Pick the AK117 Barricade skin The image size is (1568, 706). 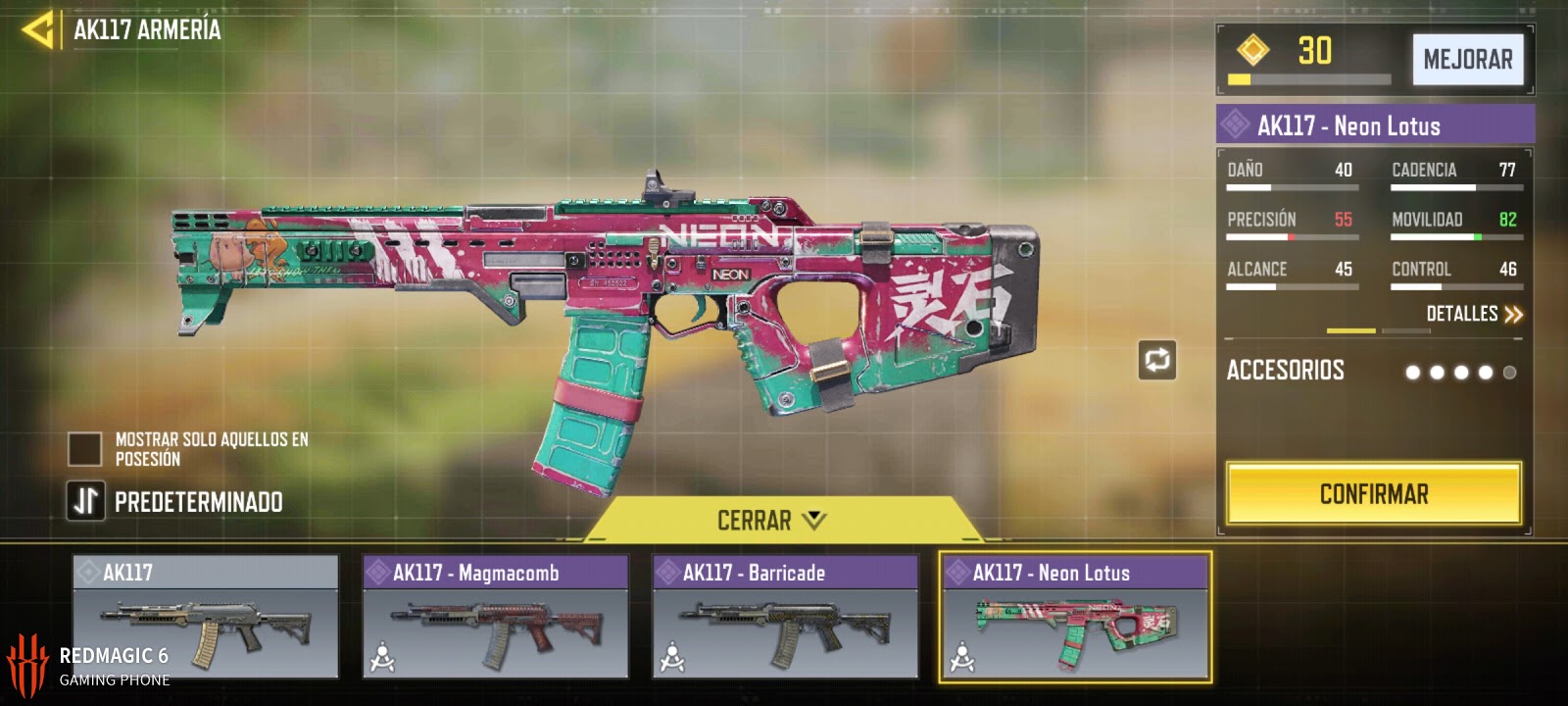pyautogui.click(x=785, y=617)
